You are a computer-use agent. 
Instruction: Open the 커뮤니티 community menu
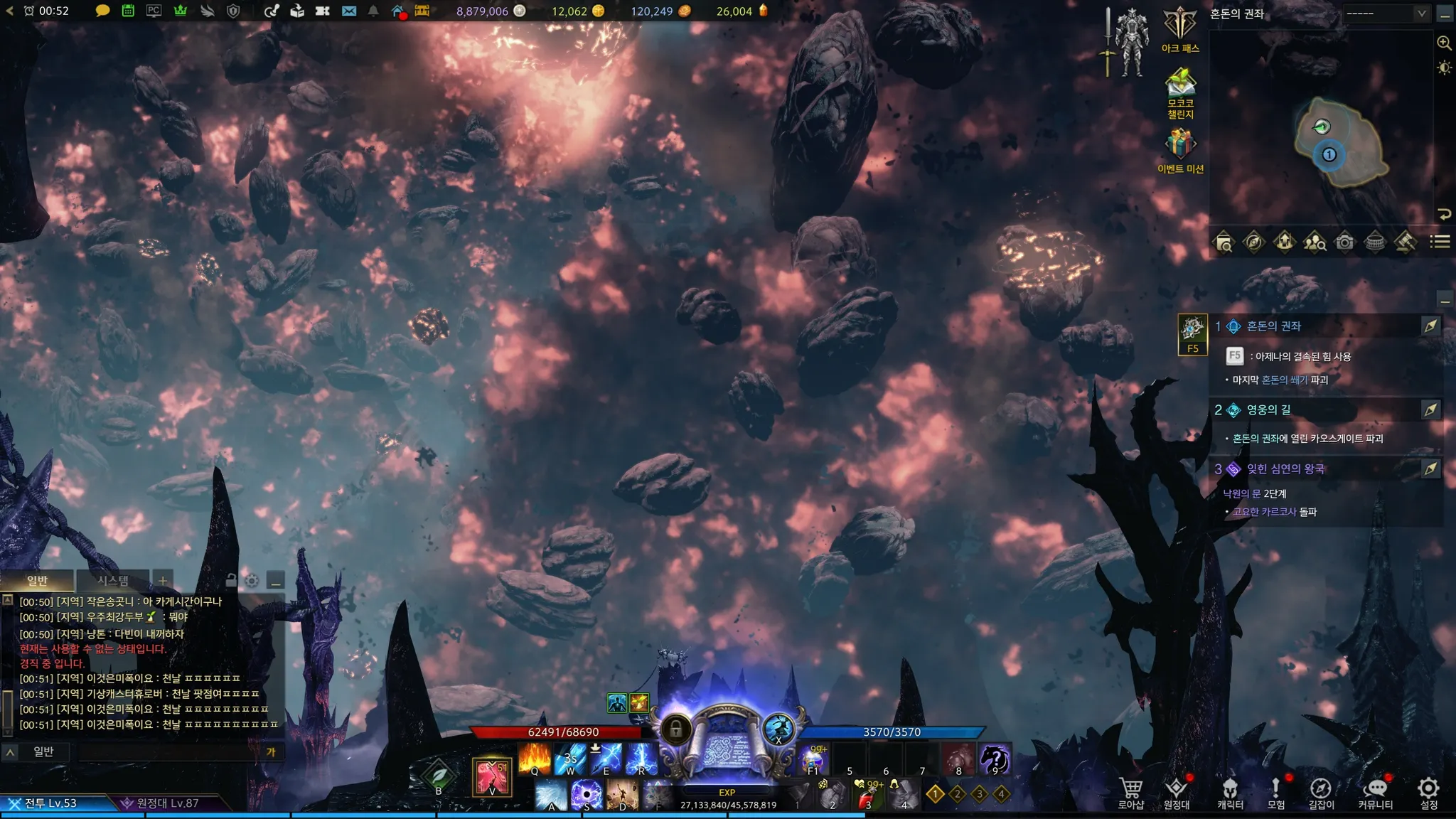(x=1375, y=792)
